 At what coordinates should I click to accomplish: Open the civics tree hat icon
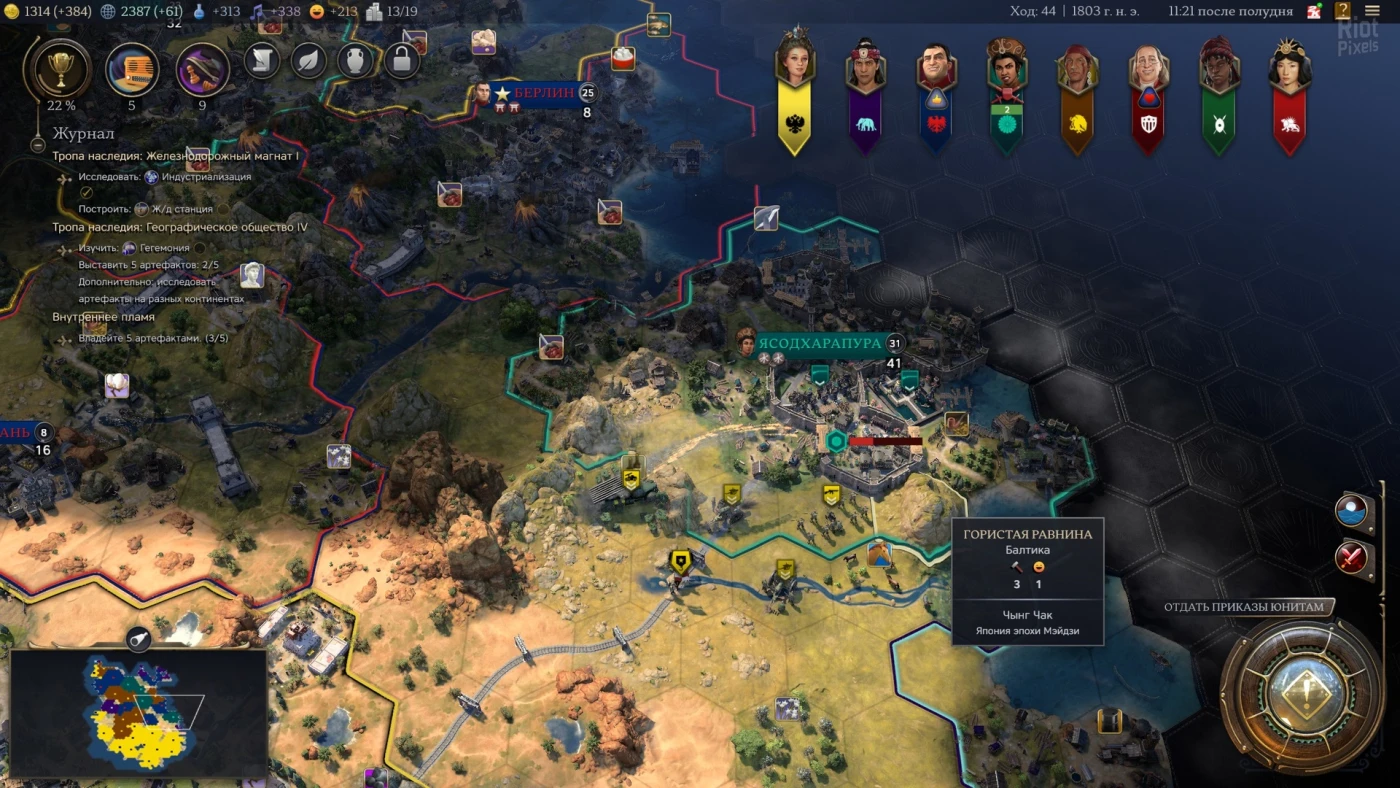(x=202, y=69)
